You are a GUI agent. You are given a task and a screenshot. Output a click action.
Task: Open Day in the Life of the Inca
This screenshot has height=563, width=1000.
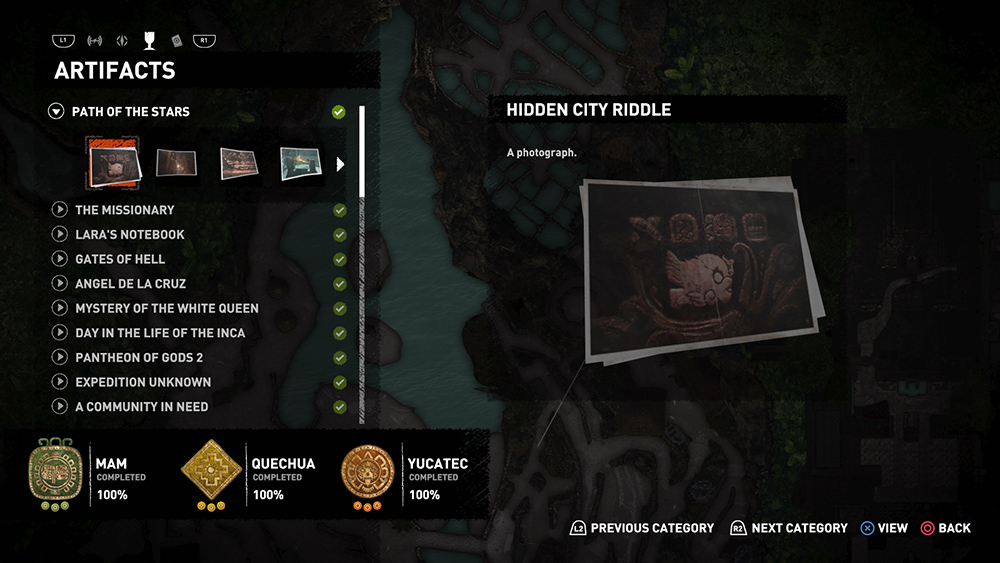tap(159, 333)
